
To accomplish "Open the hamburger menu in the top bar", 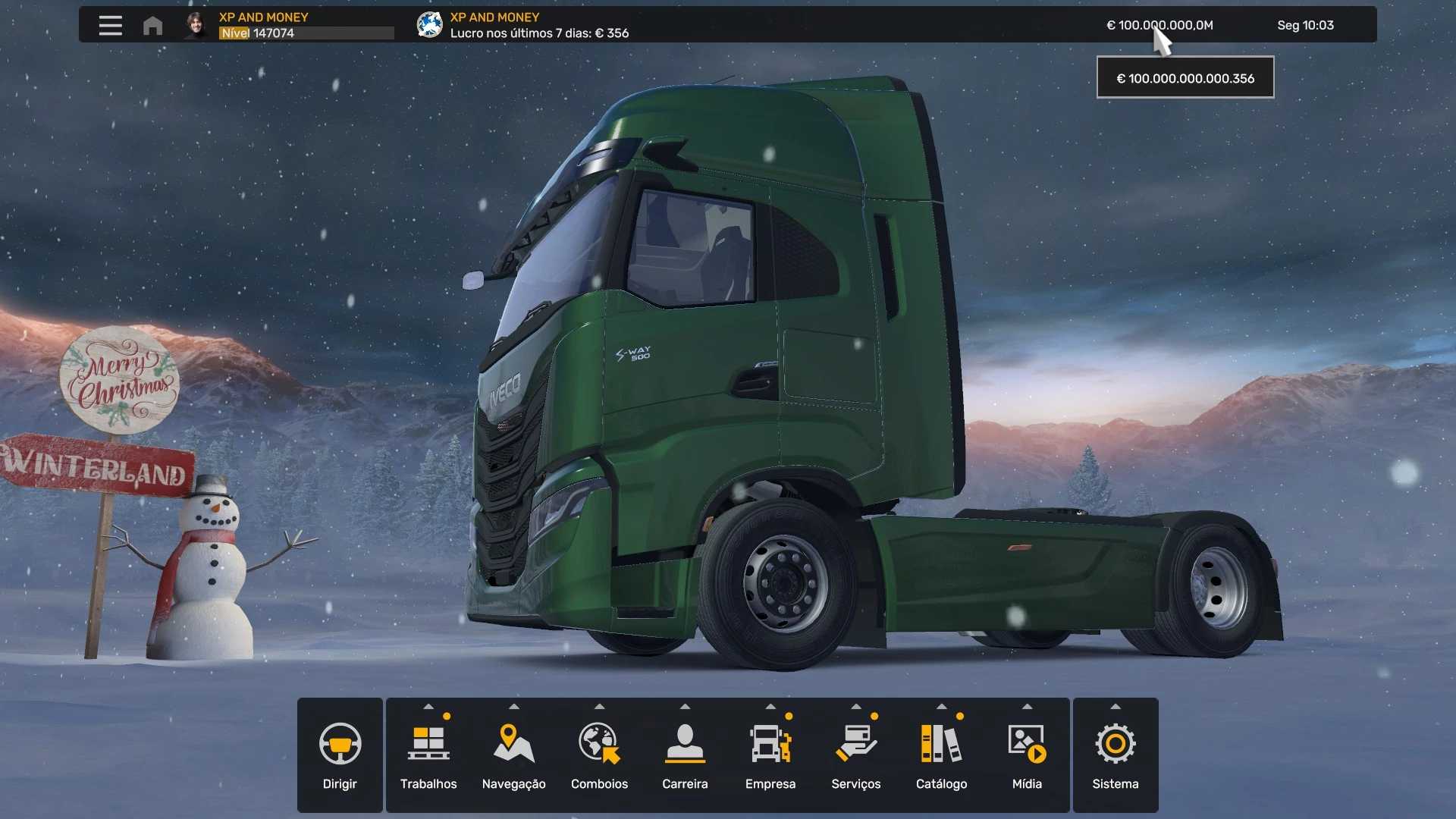I will click(110, 26).
